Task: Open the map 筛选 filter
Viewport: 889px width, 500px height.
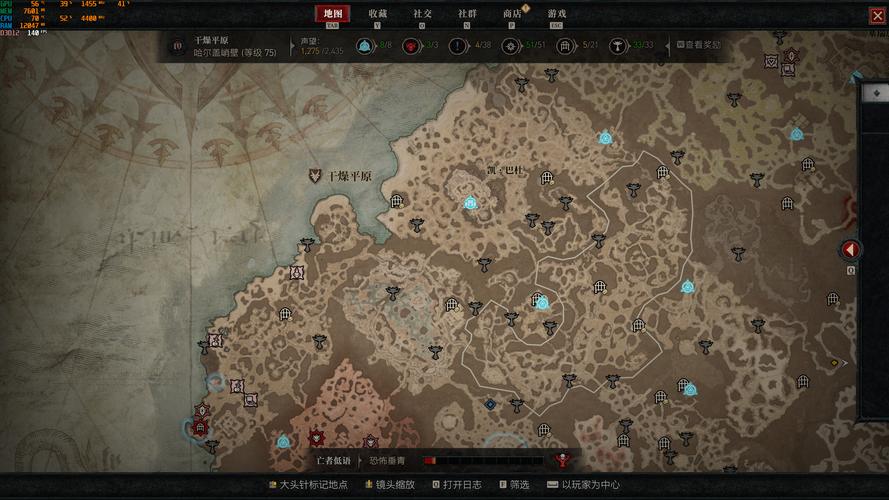Action: (x=514, y=485)
